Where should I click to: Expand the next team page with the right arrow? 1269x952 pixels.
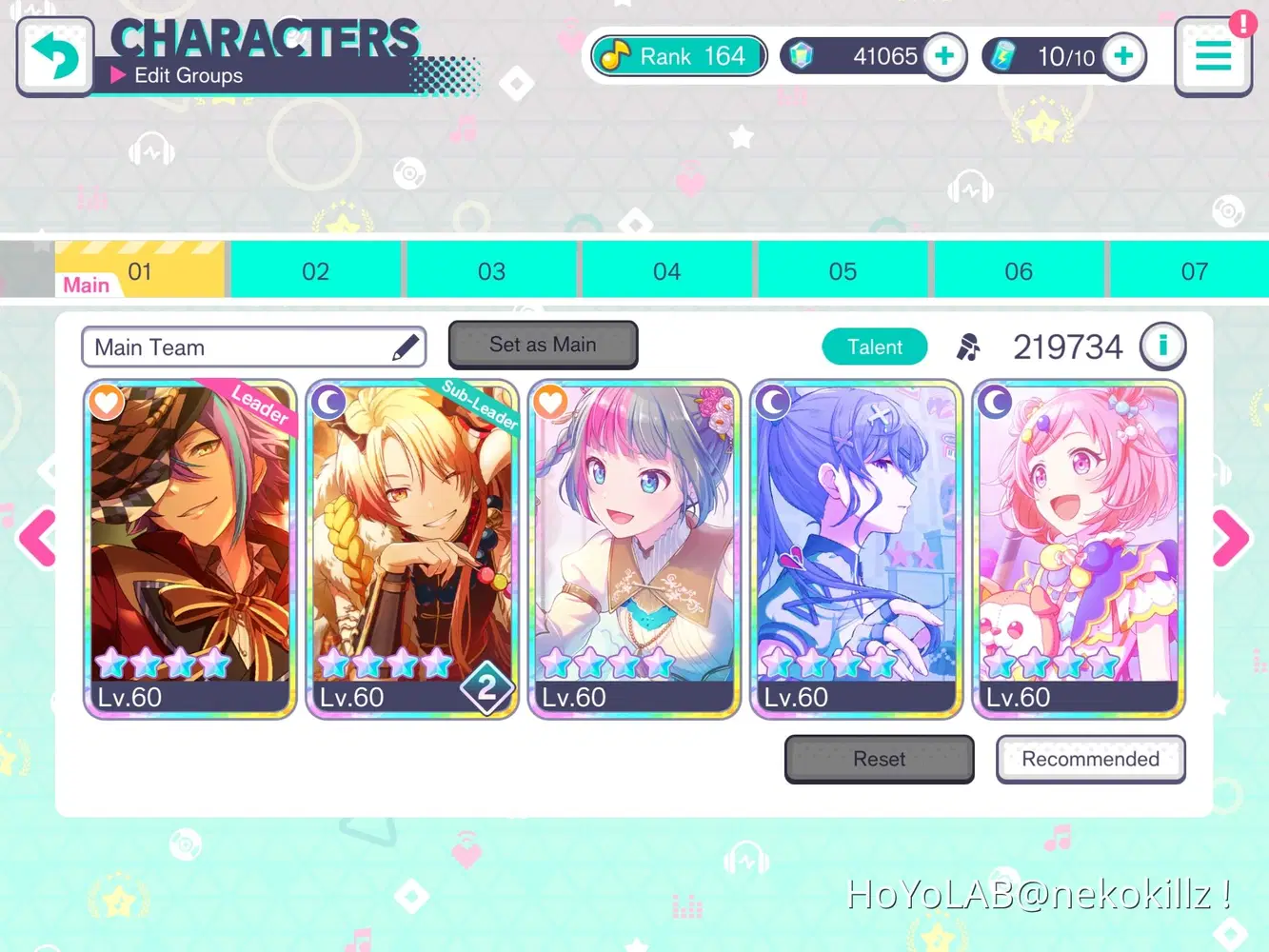point(1229,539)
